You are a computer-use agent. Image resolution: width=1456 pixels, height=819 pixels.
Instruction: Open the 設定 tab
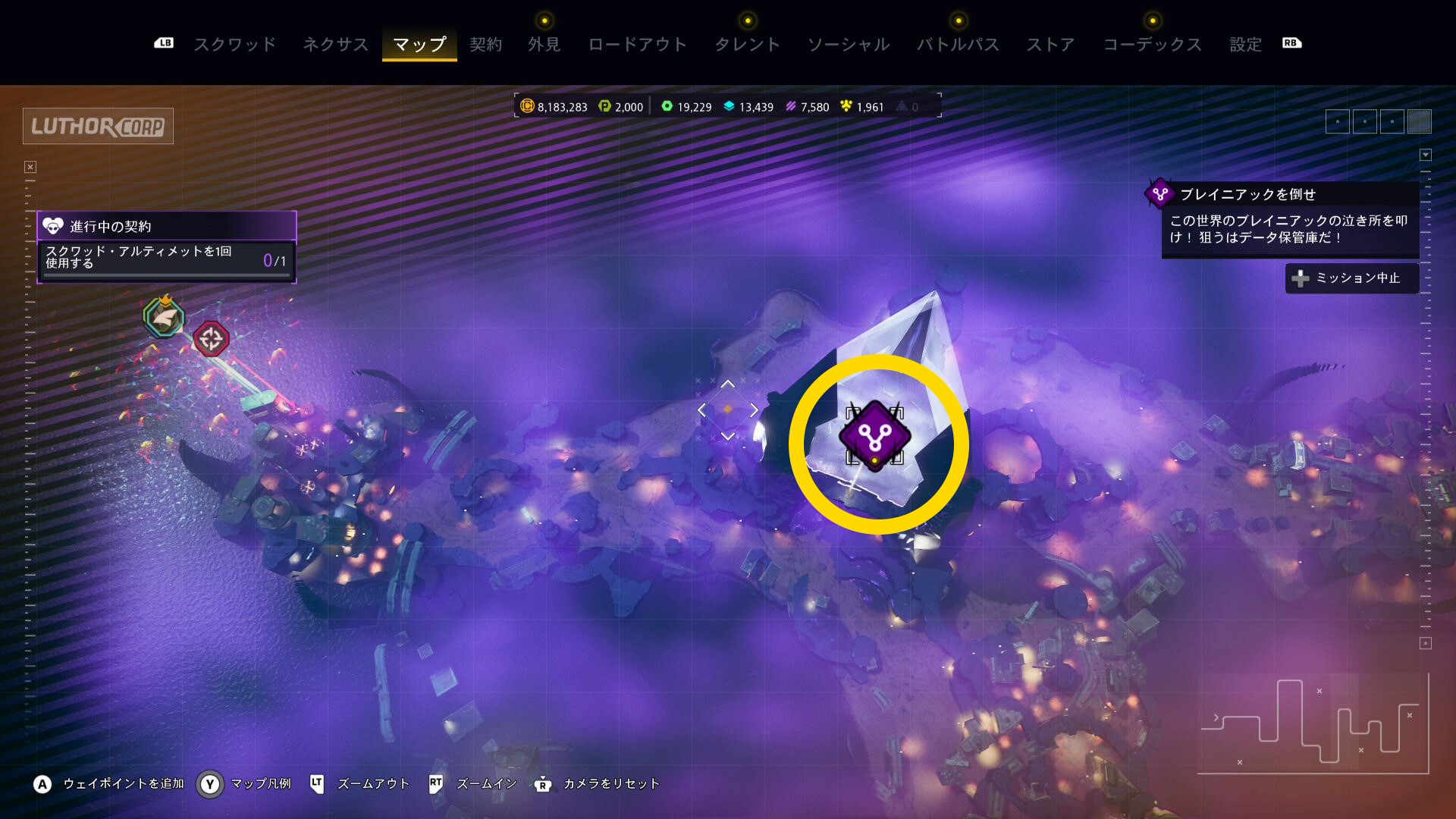pyautogui.click(x=1245, y=45)
